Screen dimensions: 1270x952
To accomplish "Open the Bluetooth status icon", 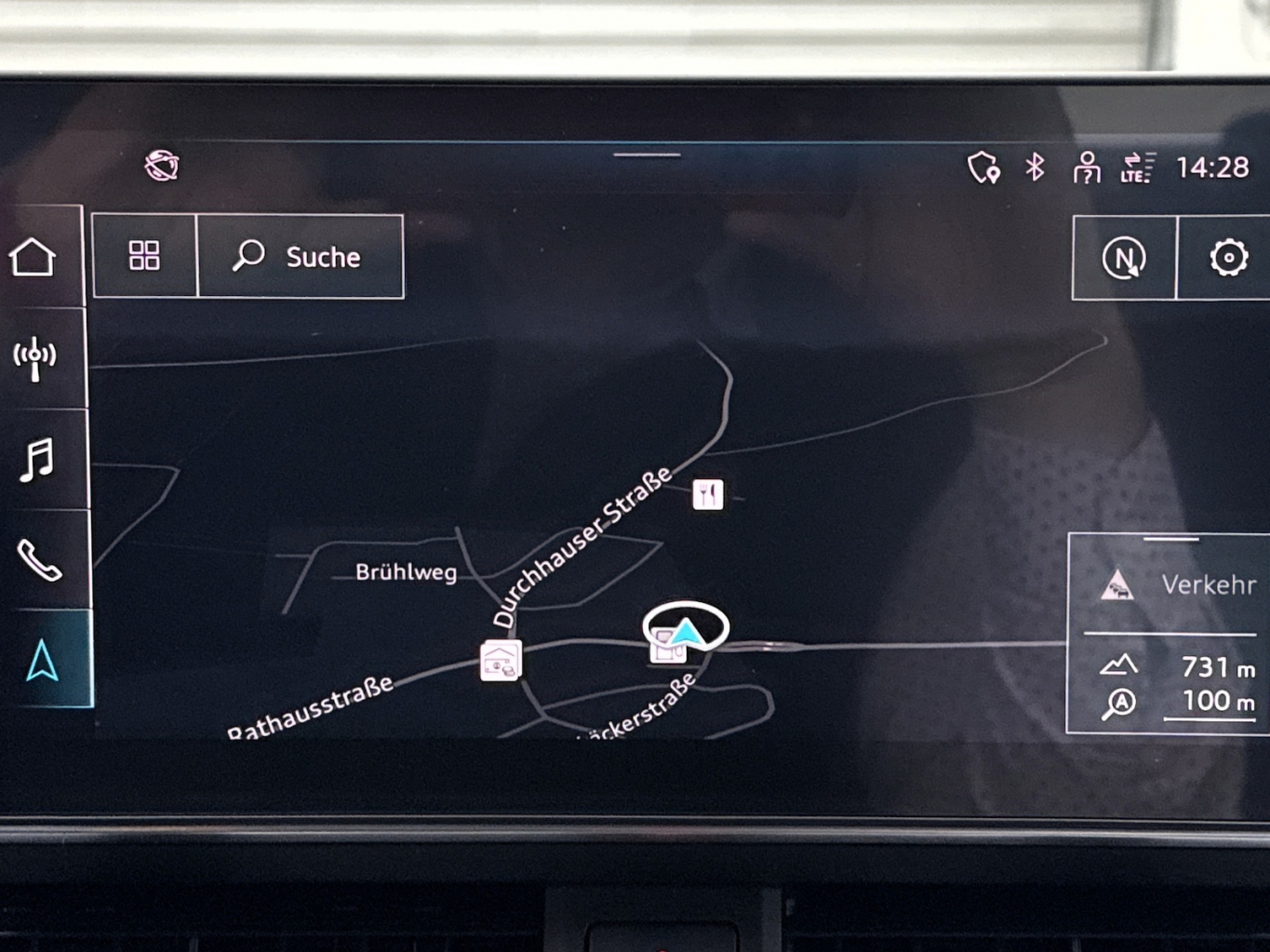I will 1035,168.
